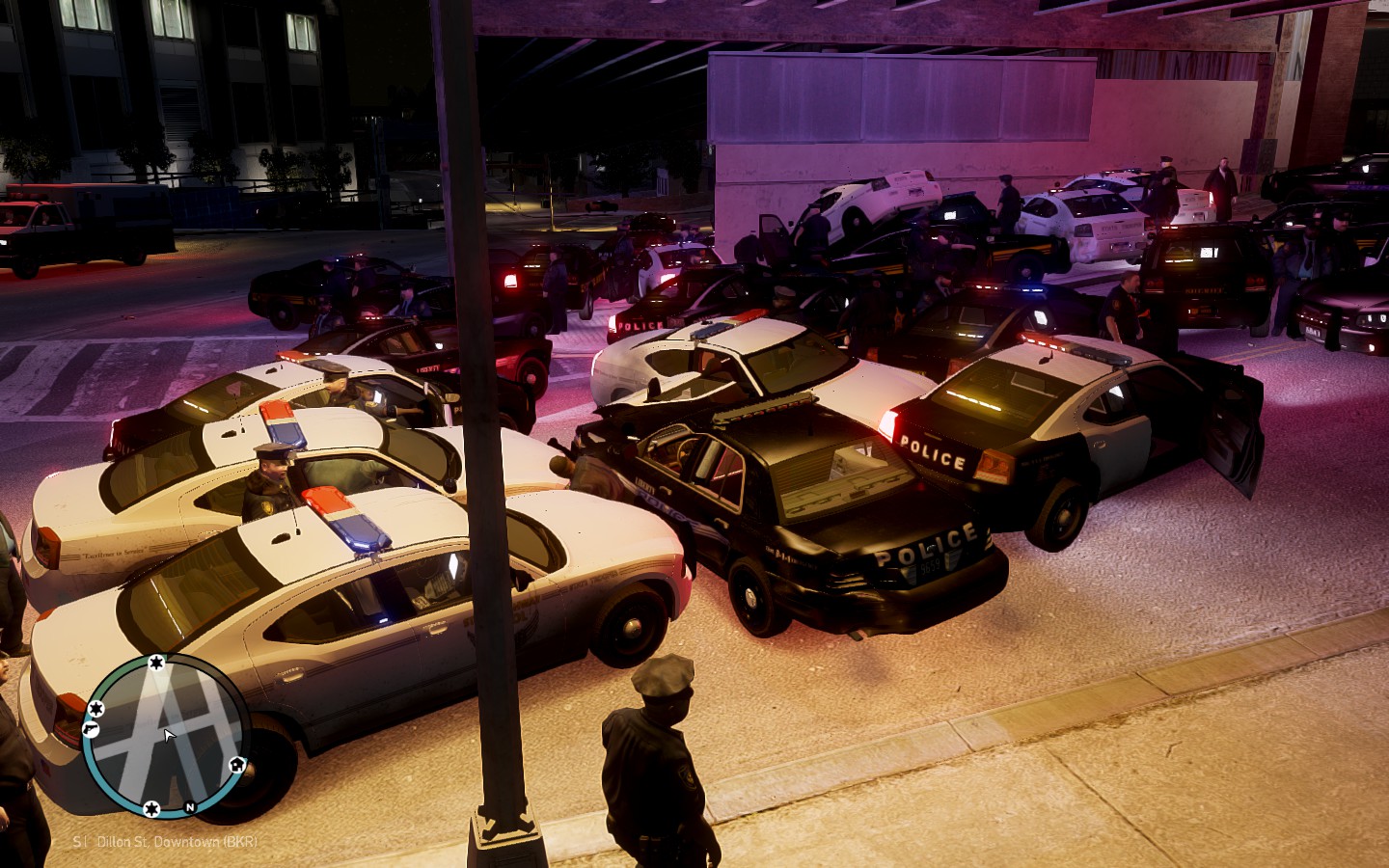Click the north N compass marker

pos(190,806)
